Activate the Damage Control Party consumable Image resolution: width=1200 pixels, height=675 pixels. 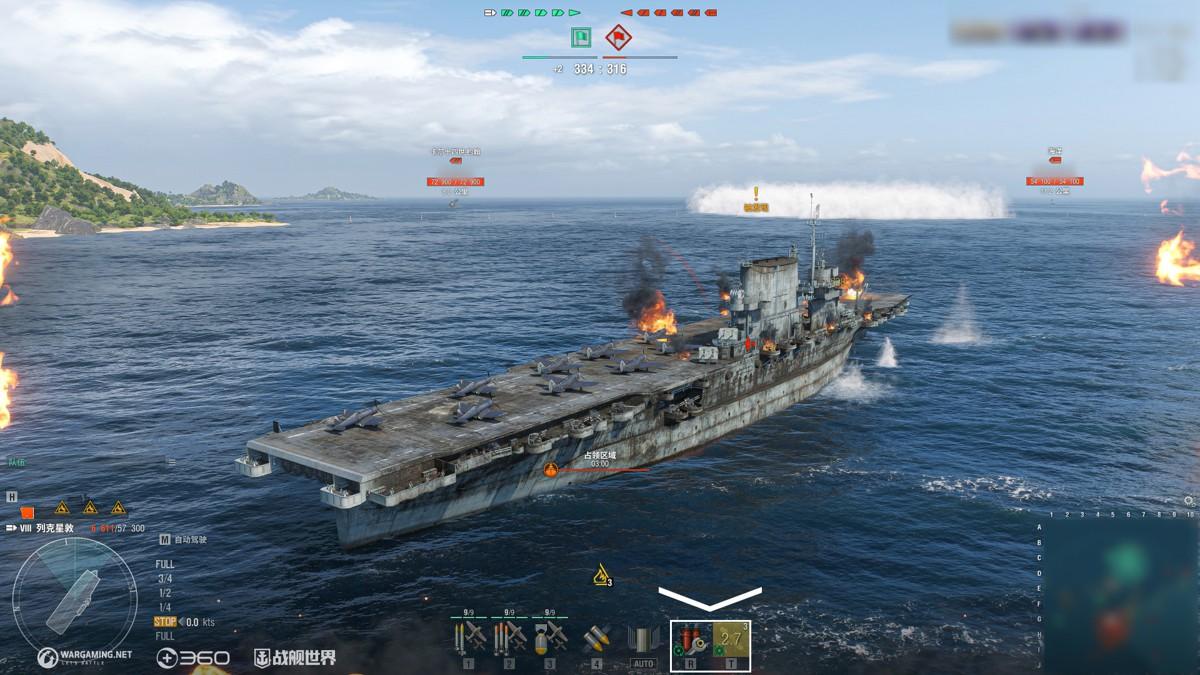coord(691,640)
